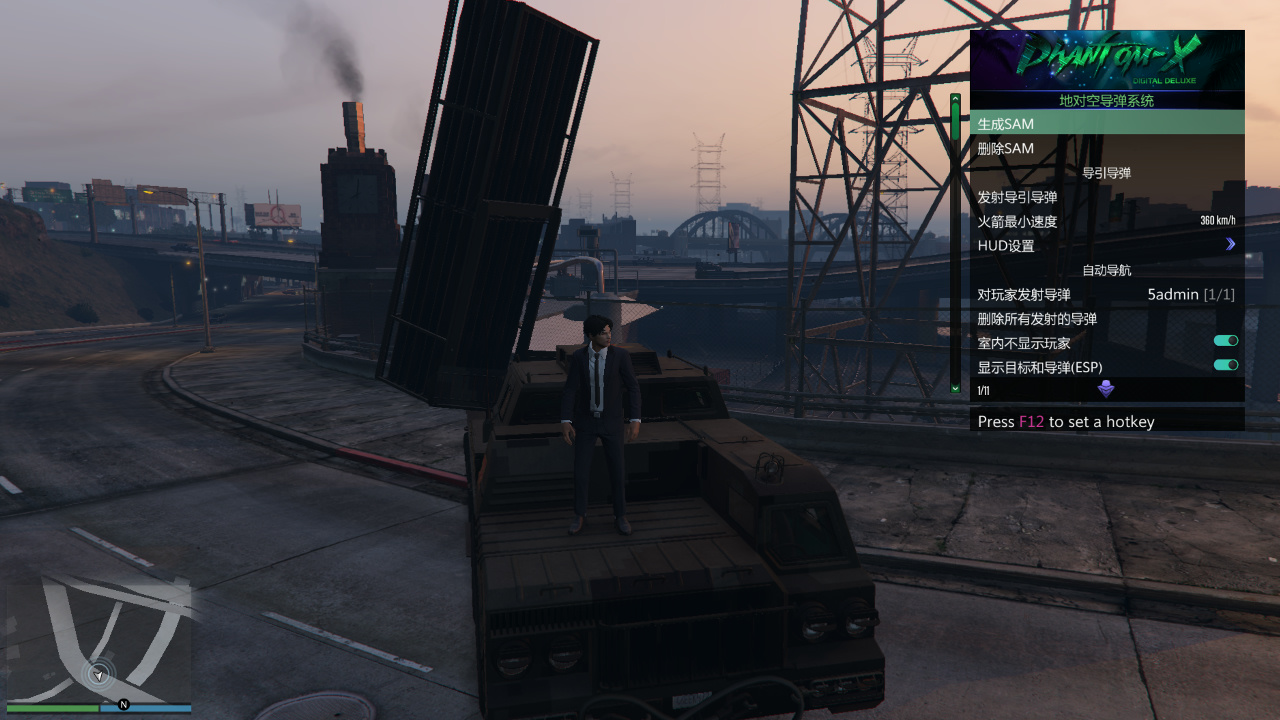Click the north N compass on the minimap
This screenshot has width=1280, height=720.
[x=123, y=703]
